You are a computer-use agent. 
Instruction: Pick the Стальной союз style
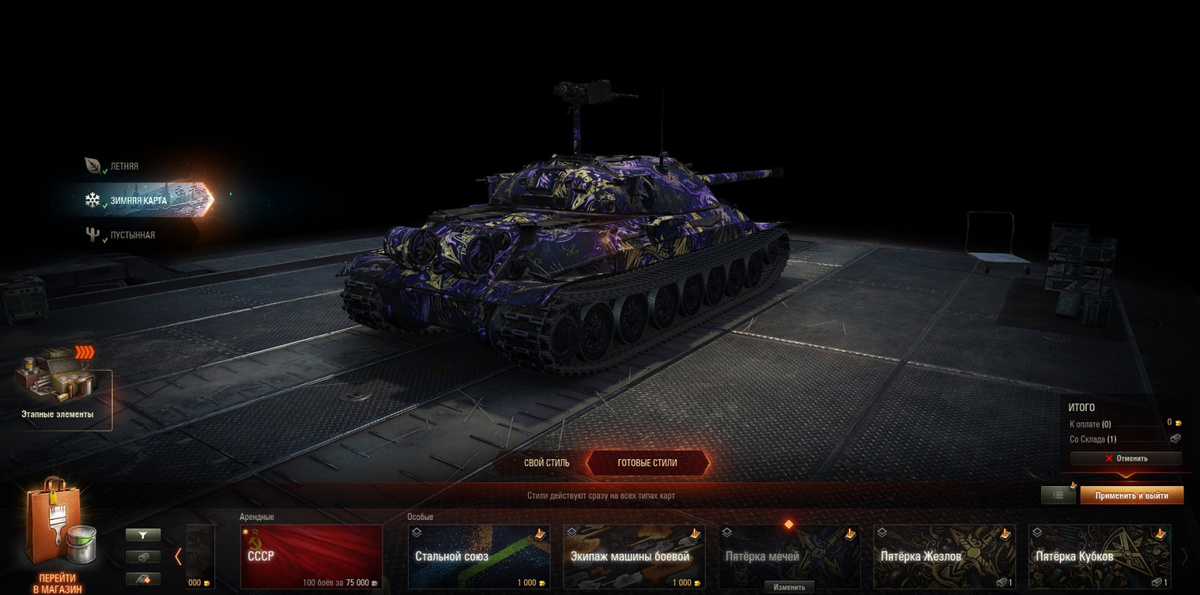tap(478, 557)
